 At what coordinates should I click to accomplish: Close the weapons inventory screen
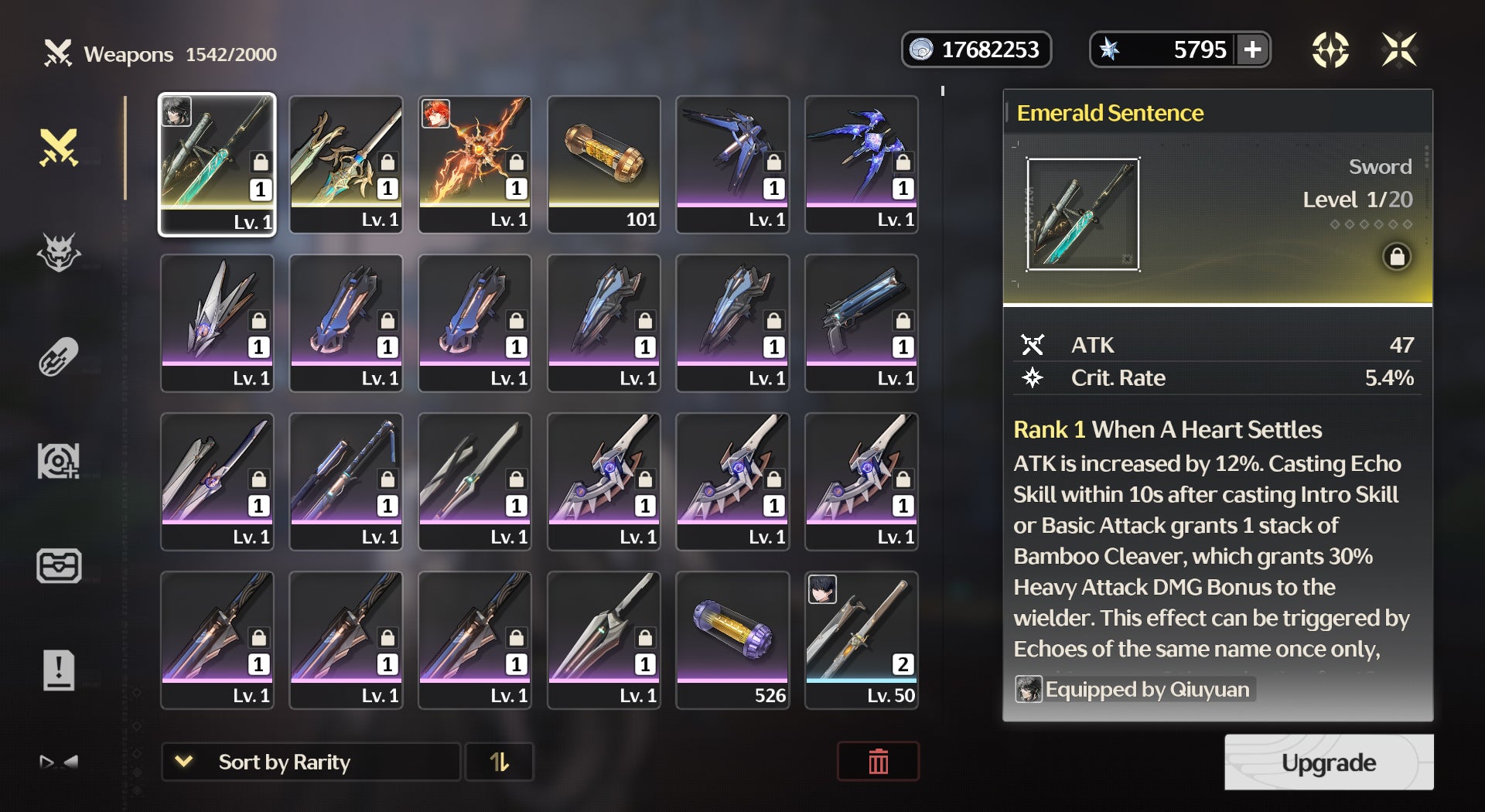[1399, 50]
